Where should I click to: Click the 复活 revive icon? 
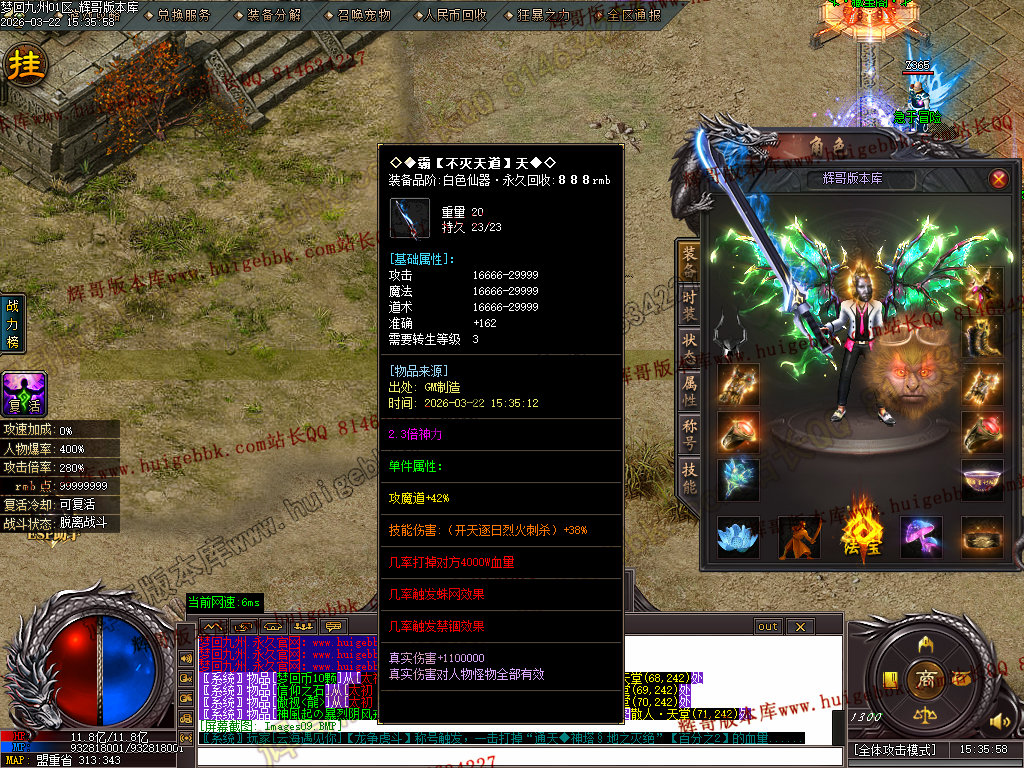pyautogui.click(x=22, y=394)
